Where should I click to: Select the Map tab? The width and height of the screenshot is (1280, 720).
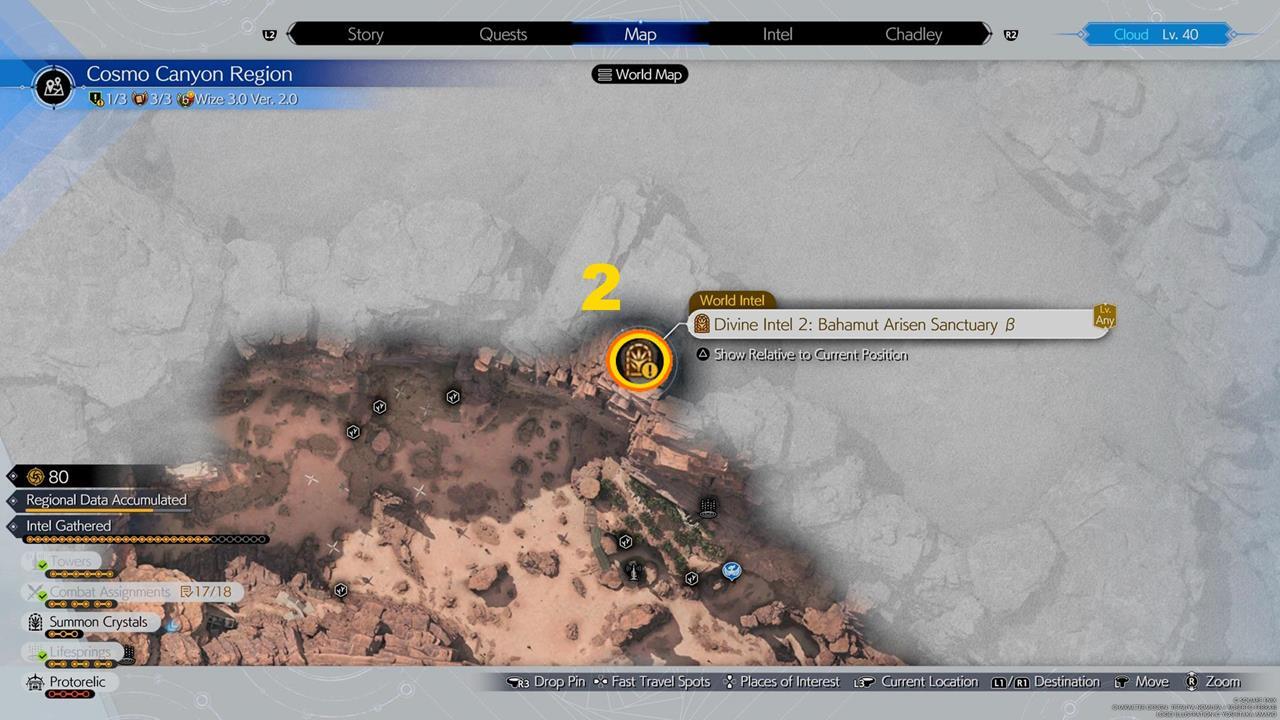pos(640,34)
